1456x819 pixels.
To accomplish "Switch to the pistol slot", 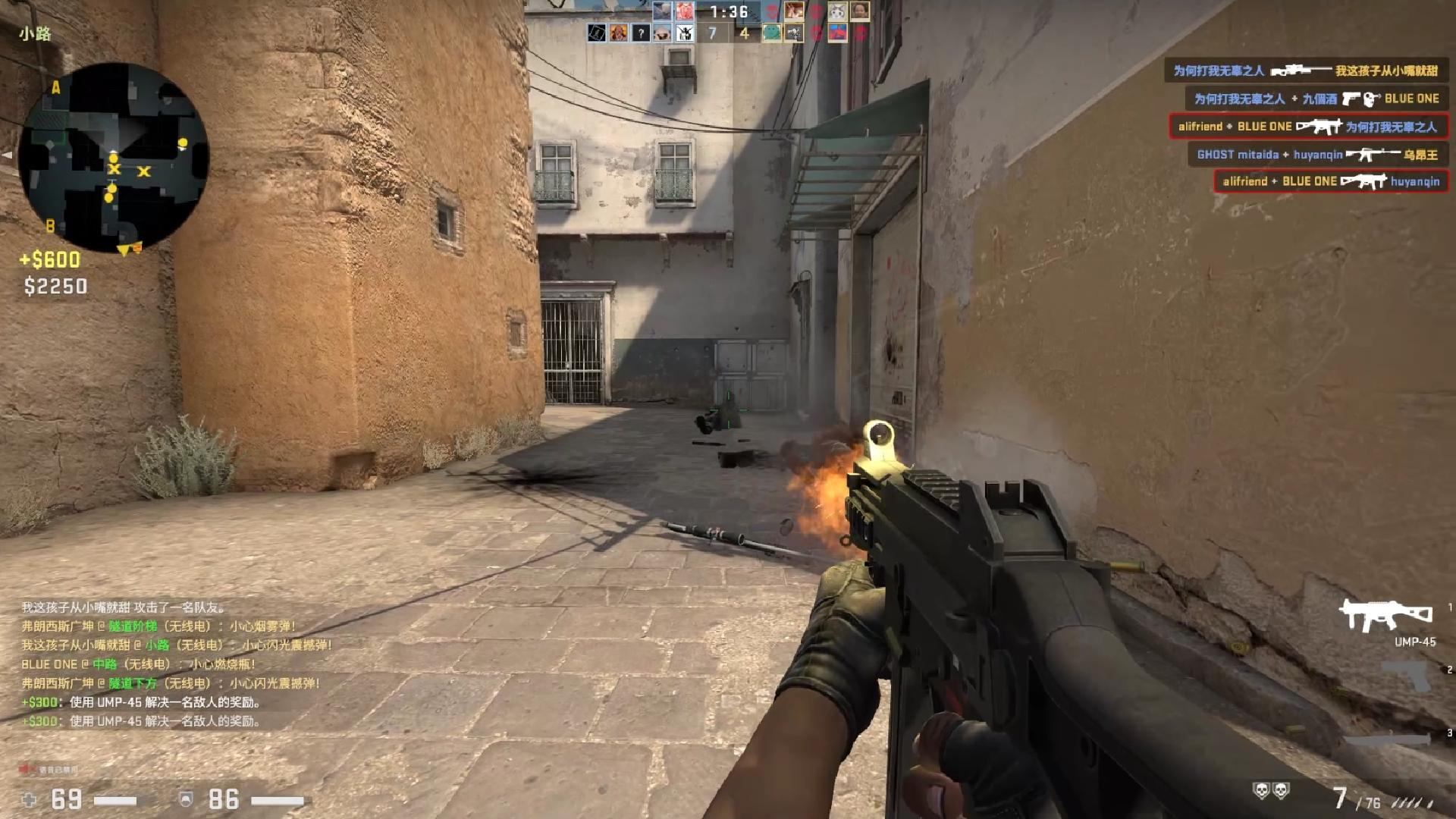I will 1405,675.
